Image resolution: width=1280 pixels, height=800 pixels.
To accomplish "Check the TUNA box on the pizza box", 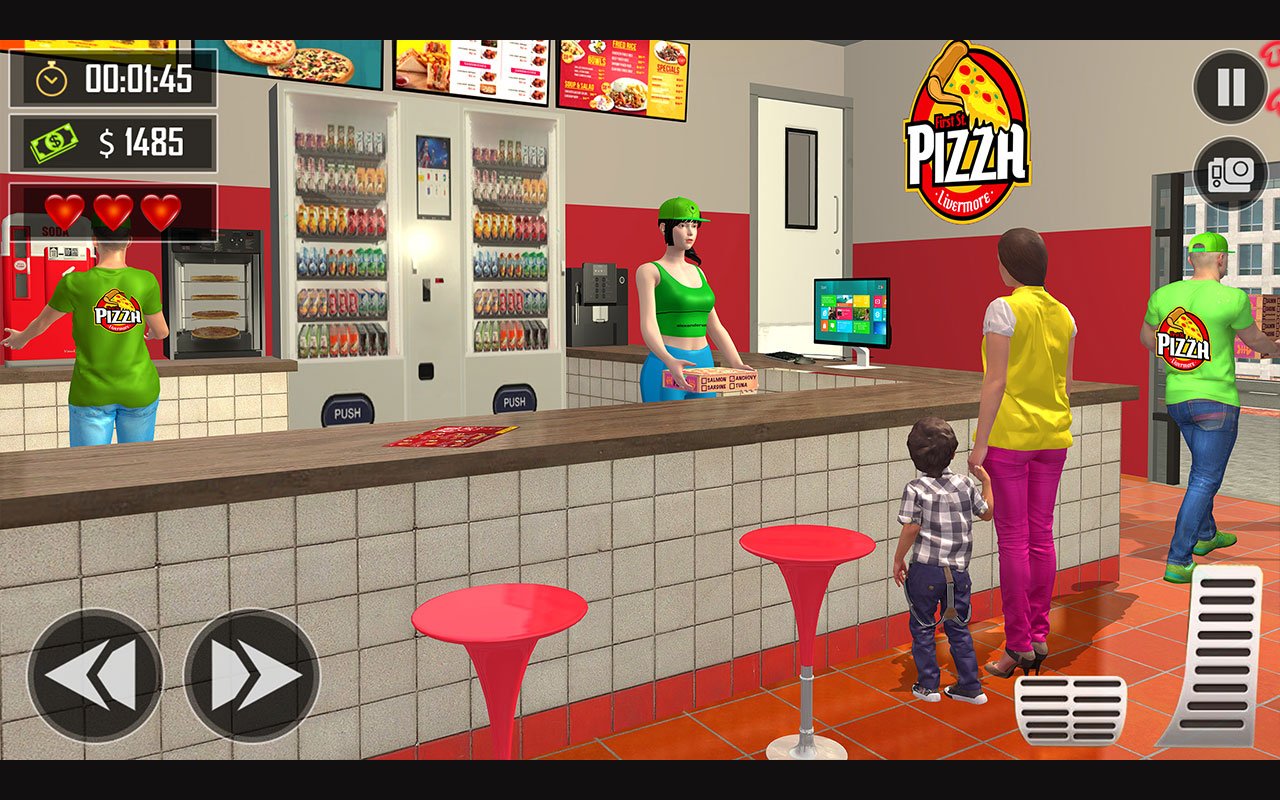I will [732, 386].
